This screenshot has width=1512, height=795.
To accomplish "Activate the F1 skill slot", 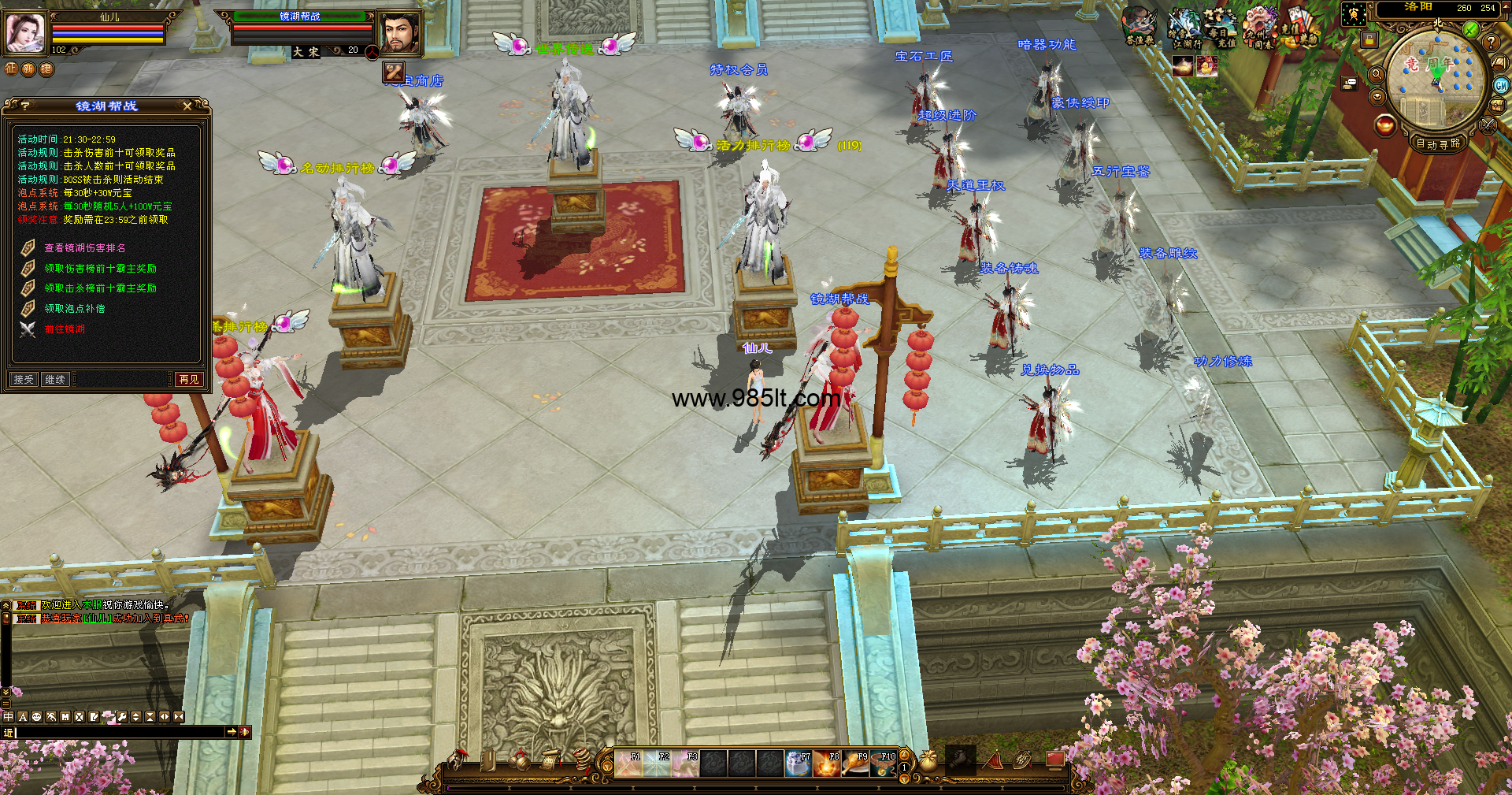I will [628, 764].
